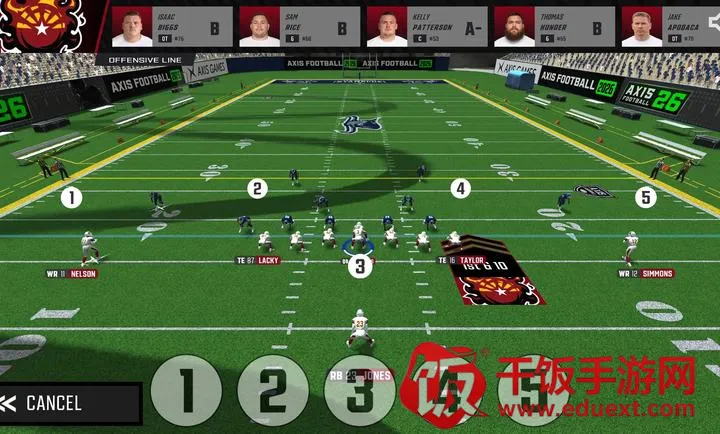Pick small white marker 3 at the center

(360, 266)
